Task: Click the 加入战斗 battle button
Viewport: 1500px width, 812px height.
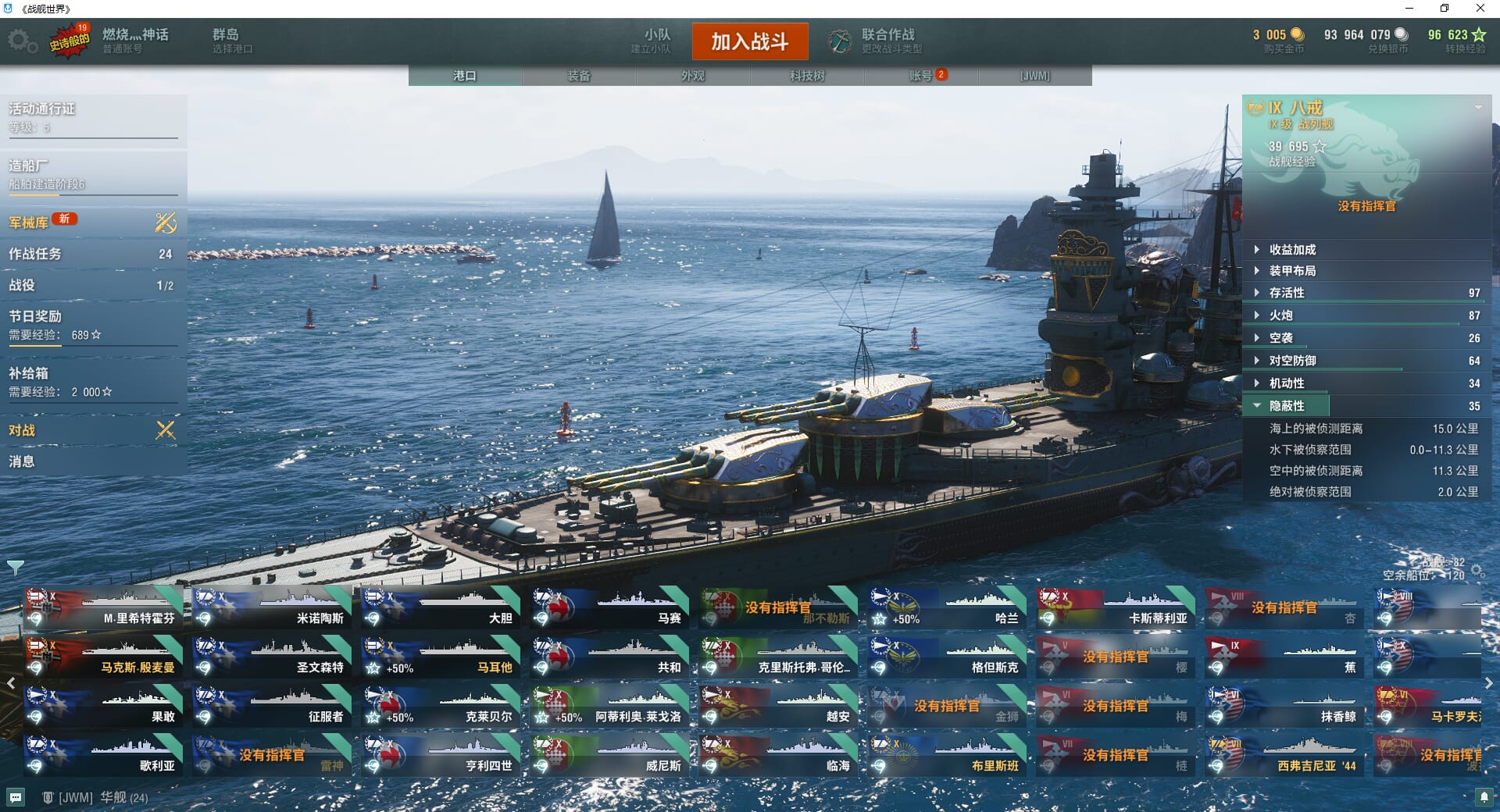Action: pos(749,41)
